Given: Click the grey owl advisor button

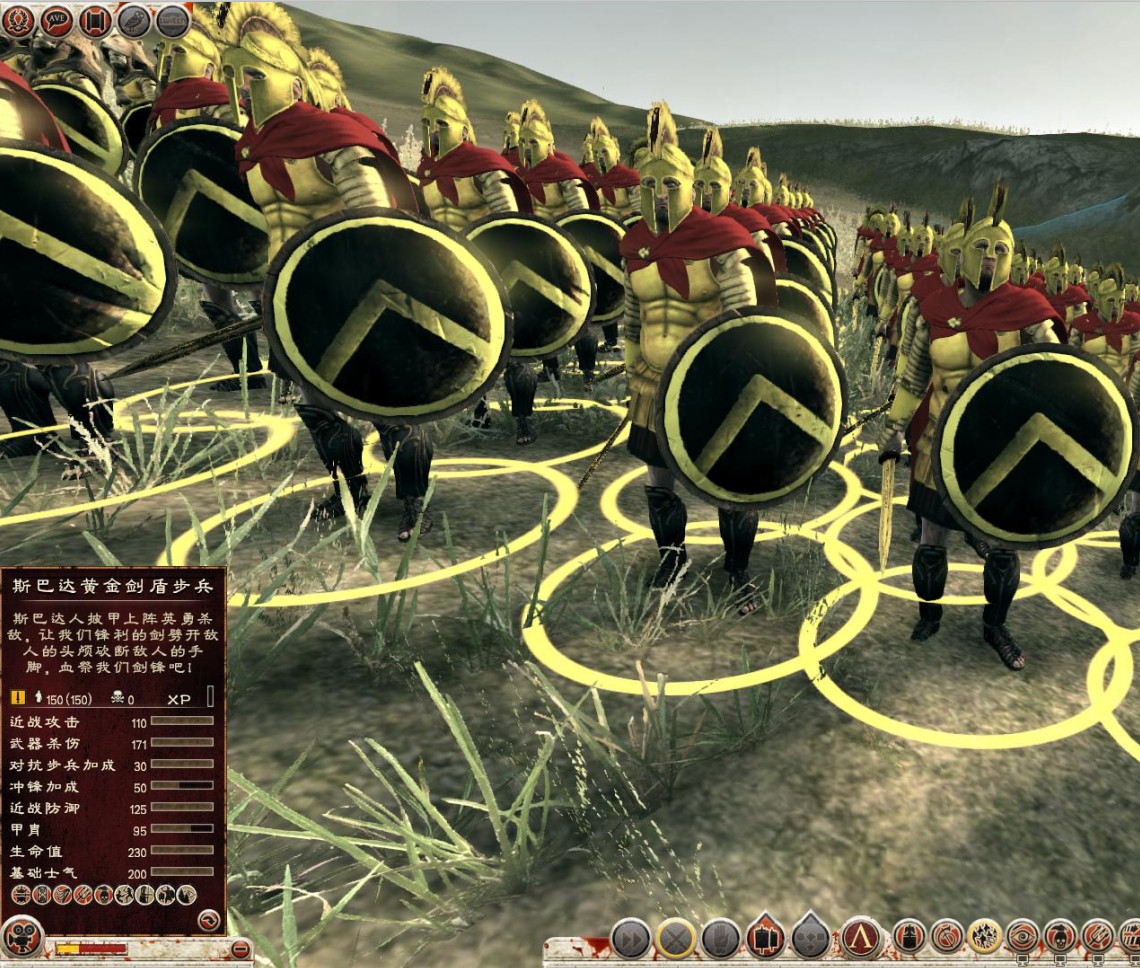Looking at the screenshot, I should click(134, 20).
